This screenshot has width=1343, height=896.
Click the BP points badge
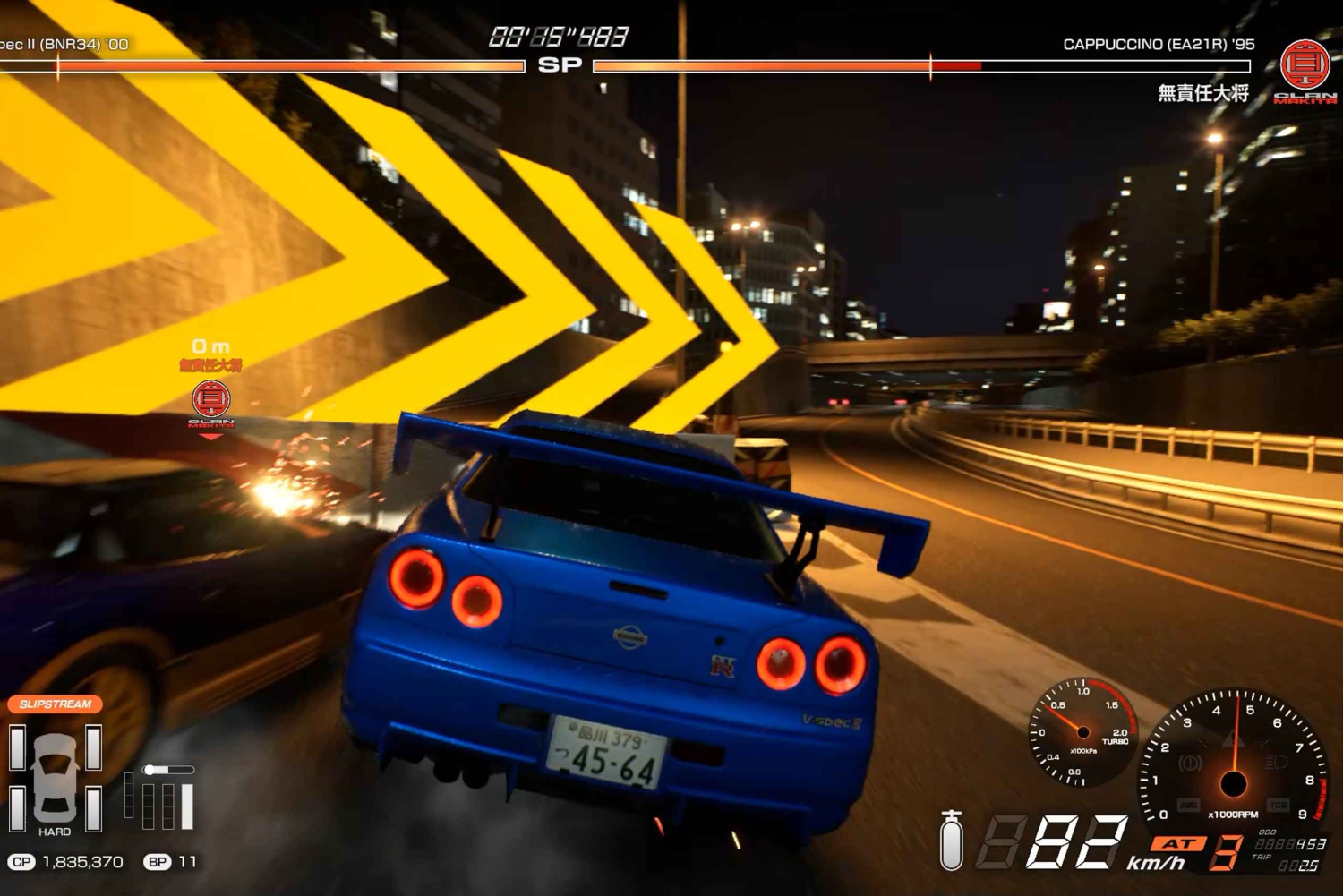point(158,862)
